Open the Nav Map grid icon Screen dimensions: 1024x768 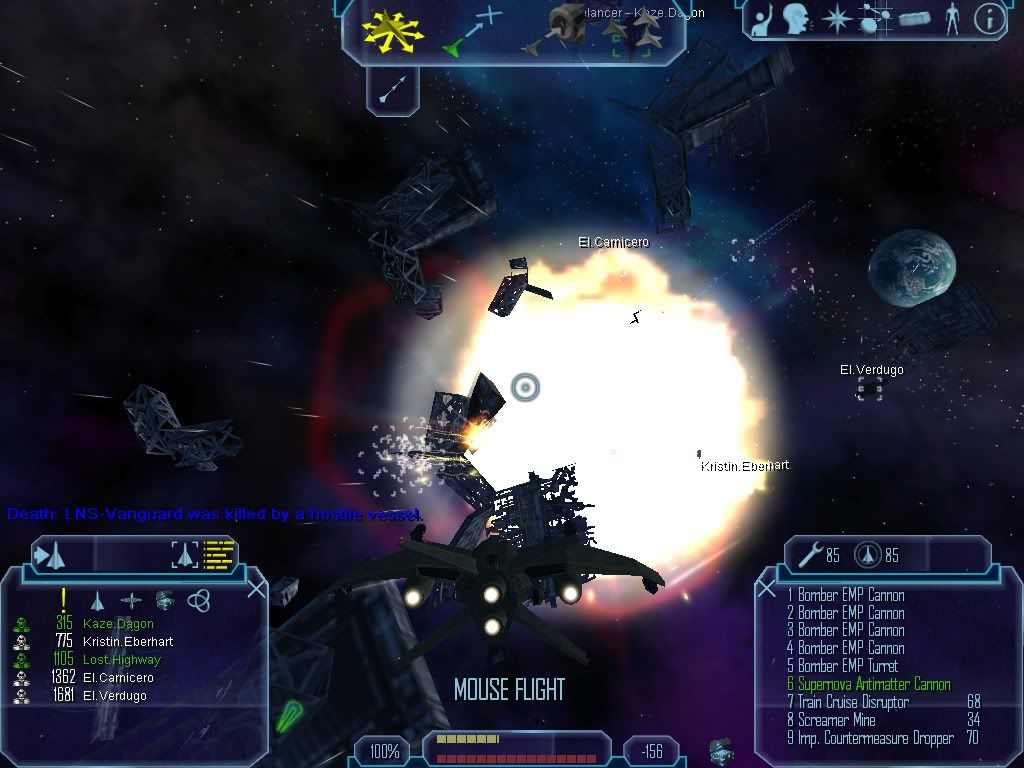pyautogui.click(x=872, y=19)
